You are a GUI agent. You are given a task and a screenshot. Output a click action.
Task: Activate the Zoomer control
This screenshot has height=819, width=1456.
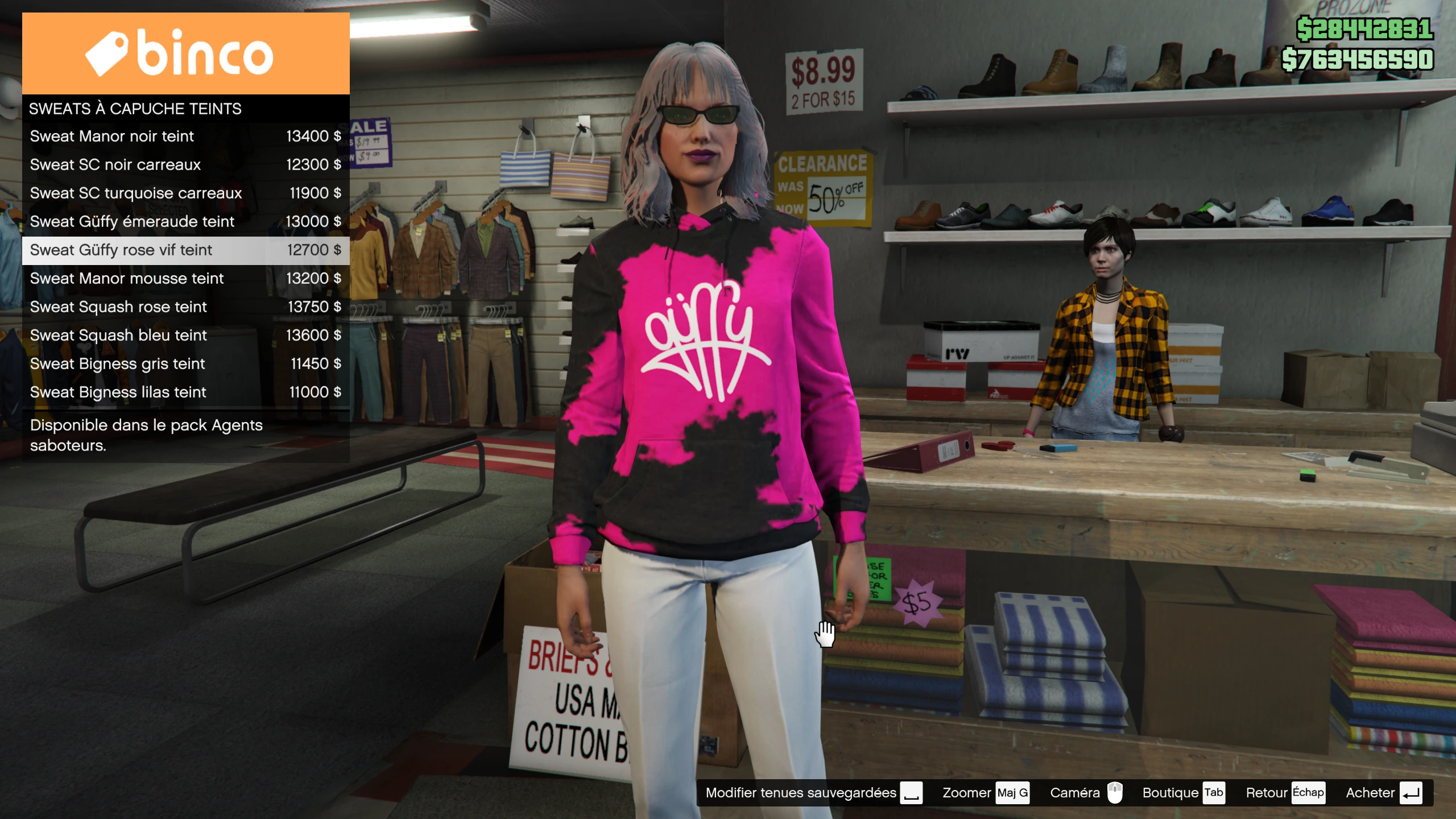pyautogui.click(x=985, y=793)
